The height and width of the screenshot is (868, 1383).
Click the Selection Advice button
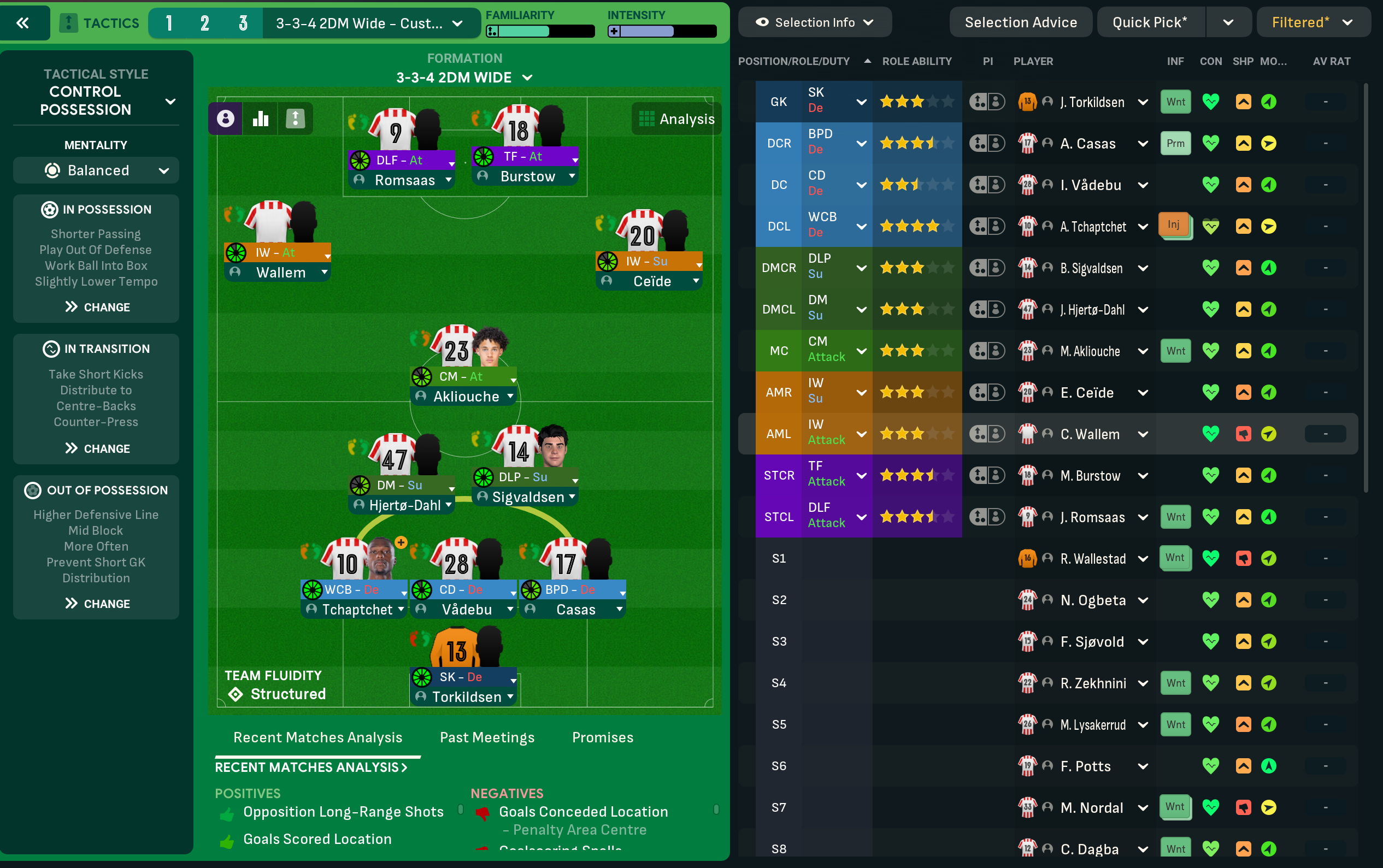click(1020, 22)
